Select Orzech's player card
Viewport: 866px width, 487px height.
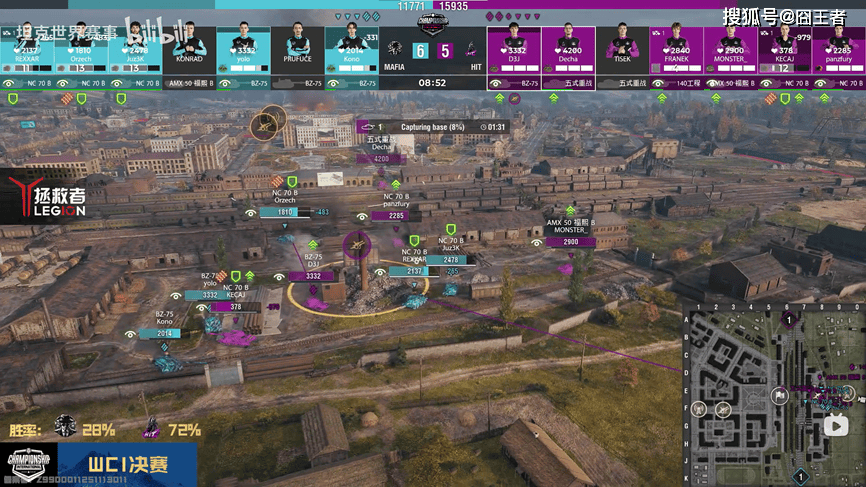tap(81, 46)
